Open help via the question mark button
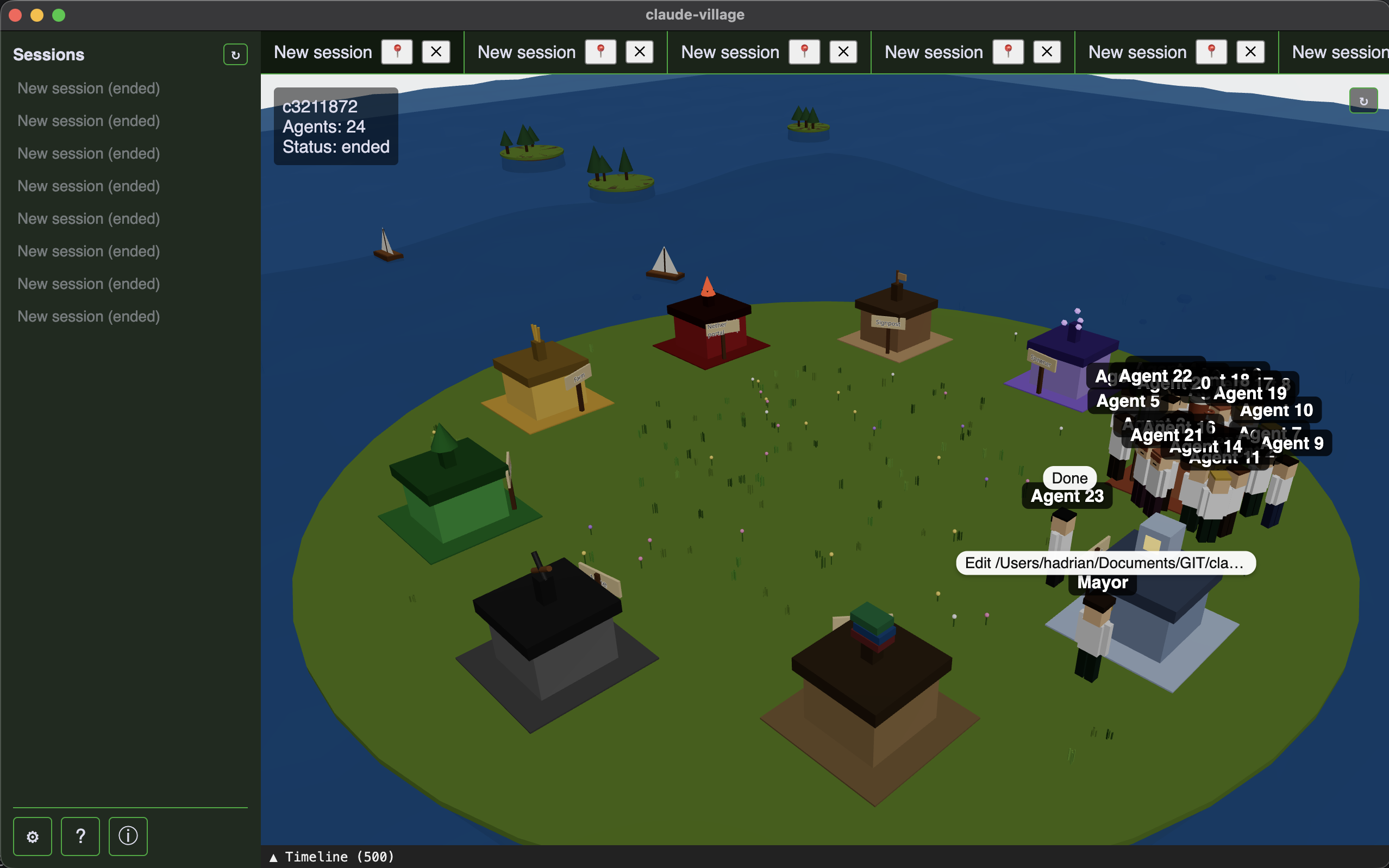 [x=80, y=836]
